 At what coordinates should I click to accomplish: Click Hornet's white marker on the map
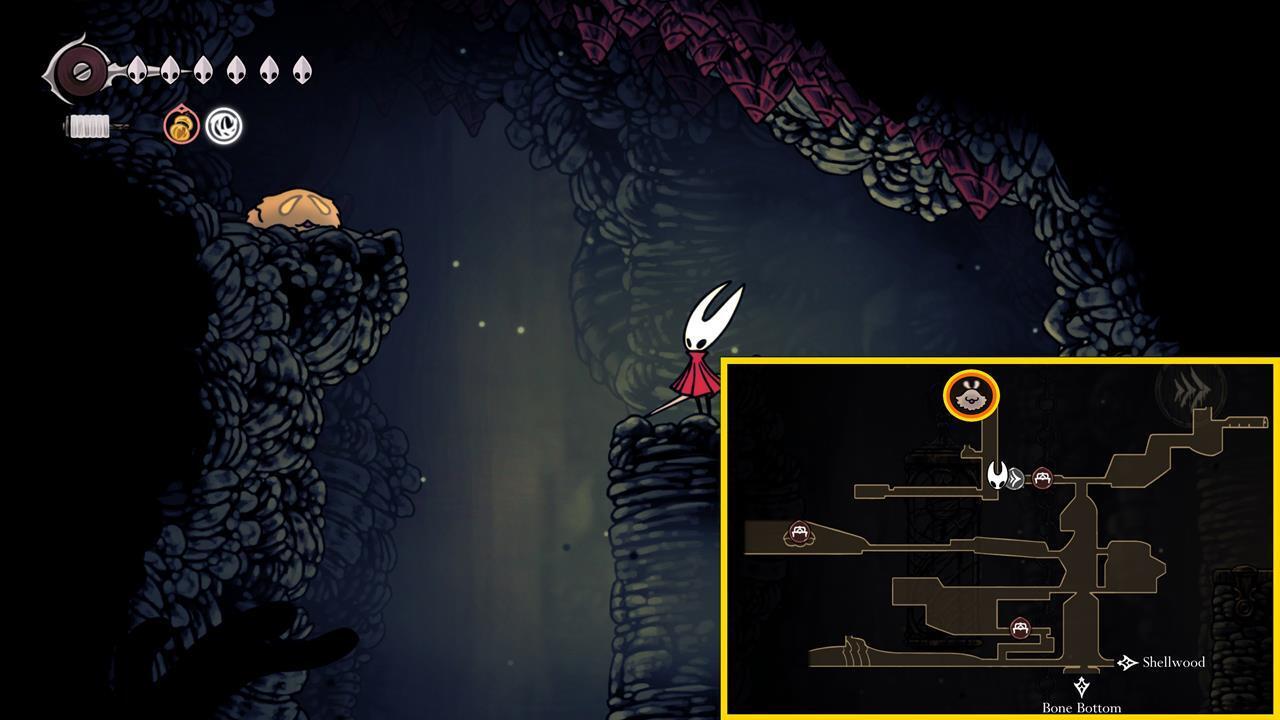[997, 478]
